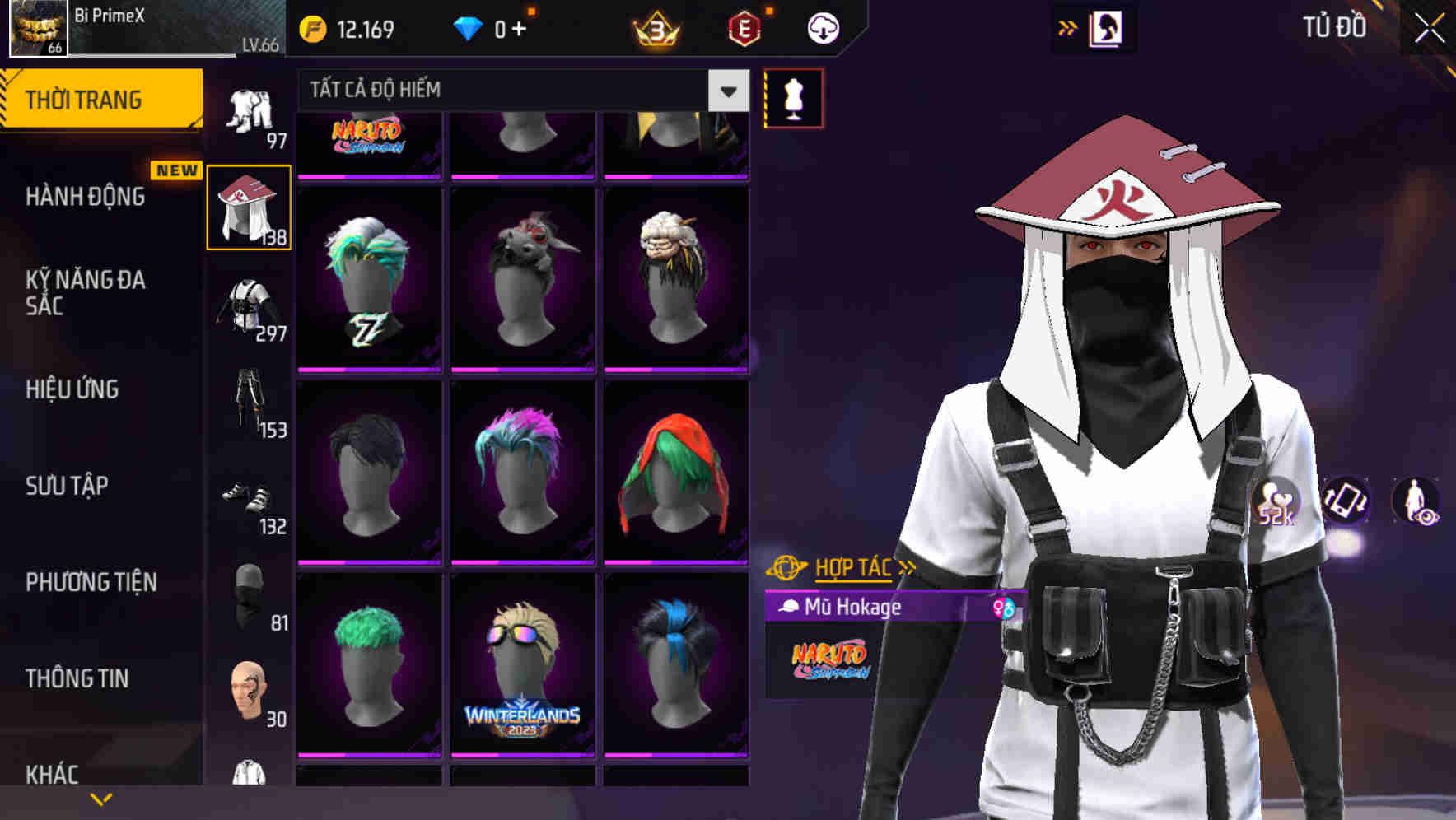Click the cloud download icon in the top bar
This screenshot has width=1456, height=820.
pos(823,27)
